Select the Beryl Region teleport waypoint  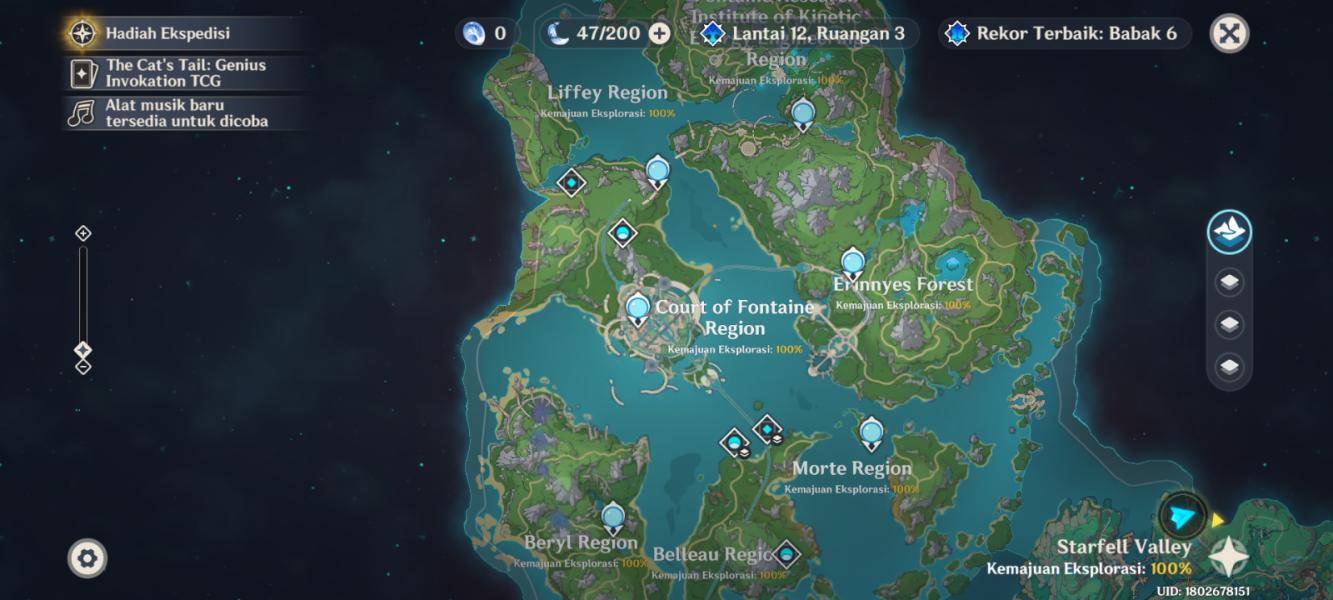click(613, 517)
